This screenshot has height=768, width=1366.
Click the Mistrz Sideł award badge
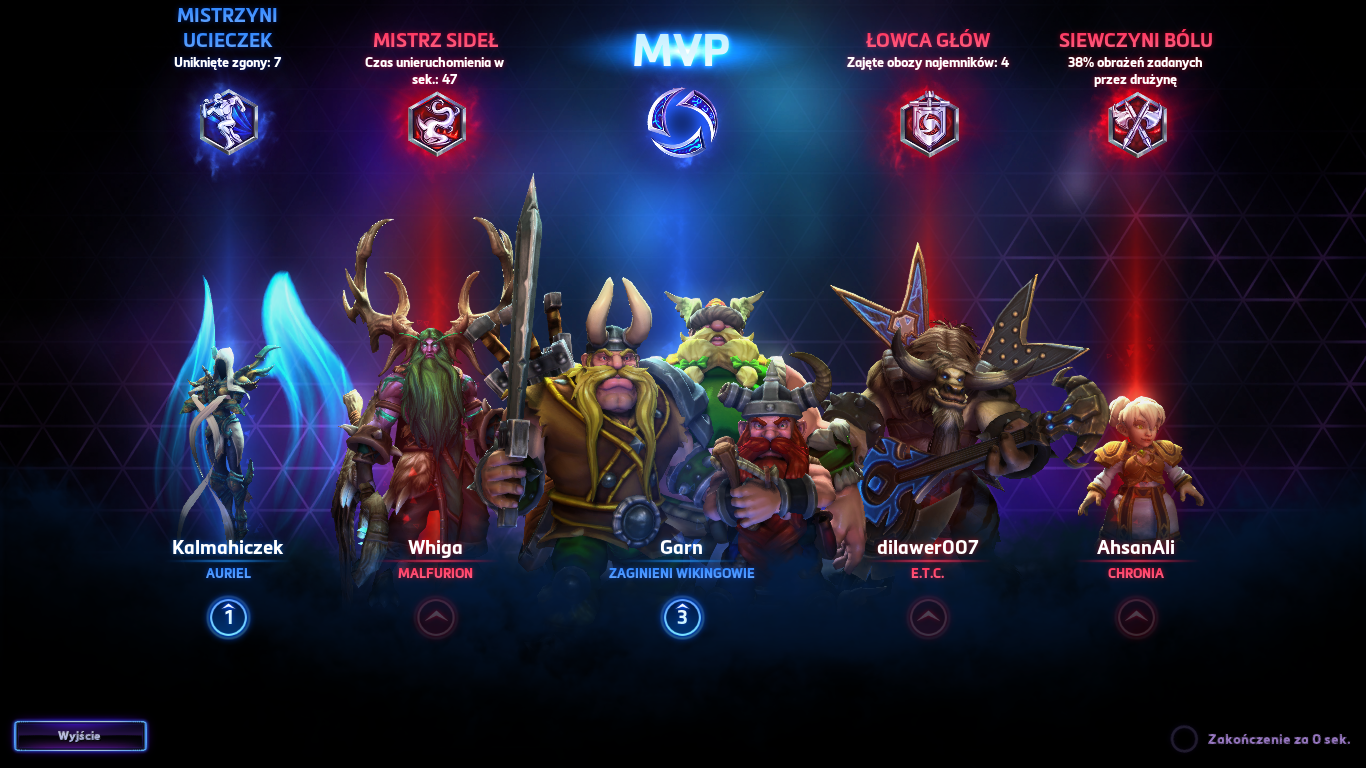point(437,125)
